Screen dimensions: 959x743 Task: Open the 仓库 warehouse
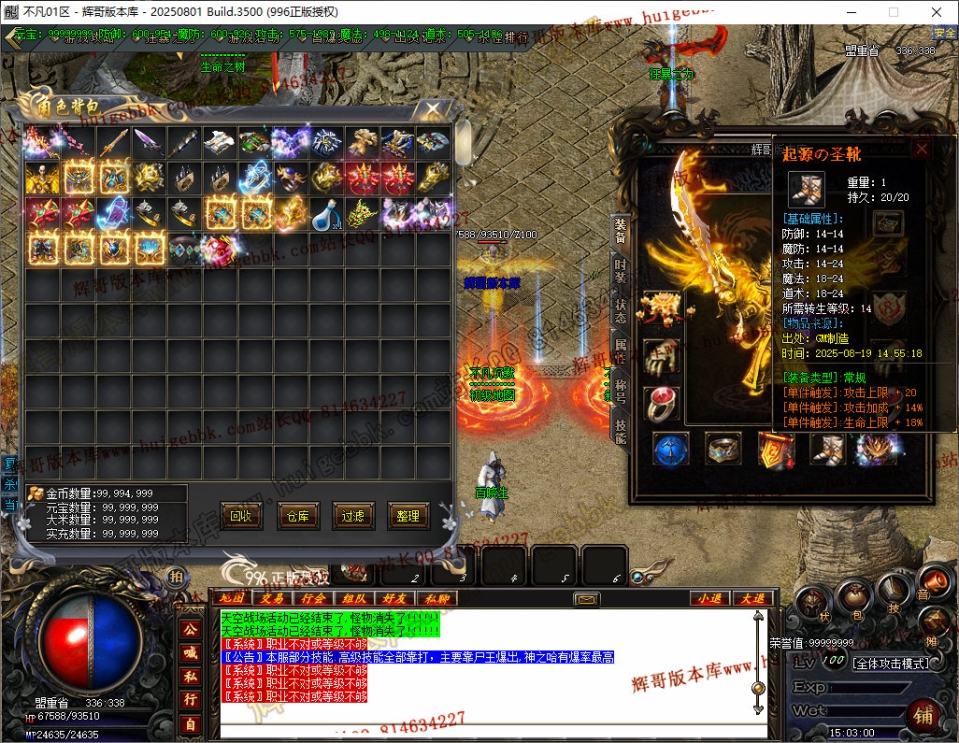pyautogui.click(x=298, y=516)
